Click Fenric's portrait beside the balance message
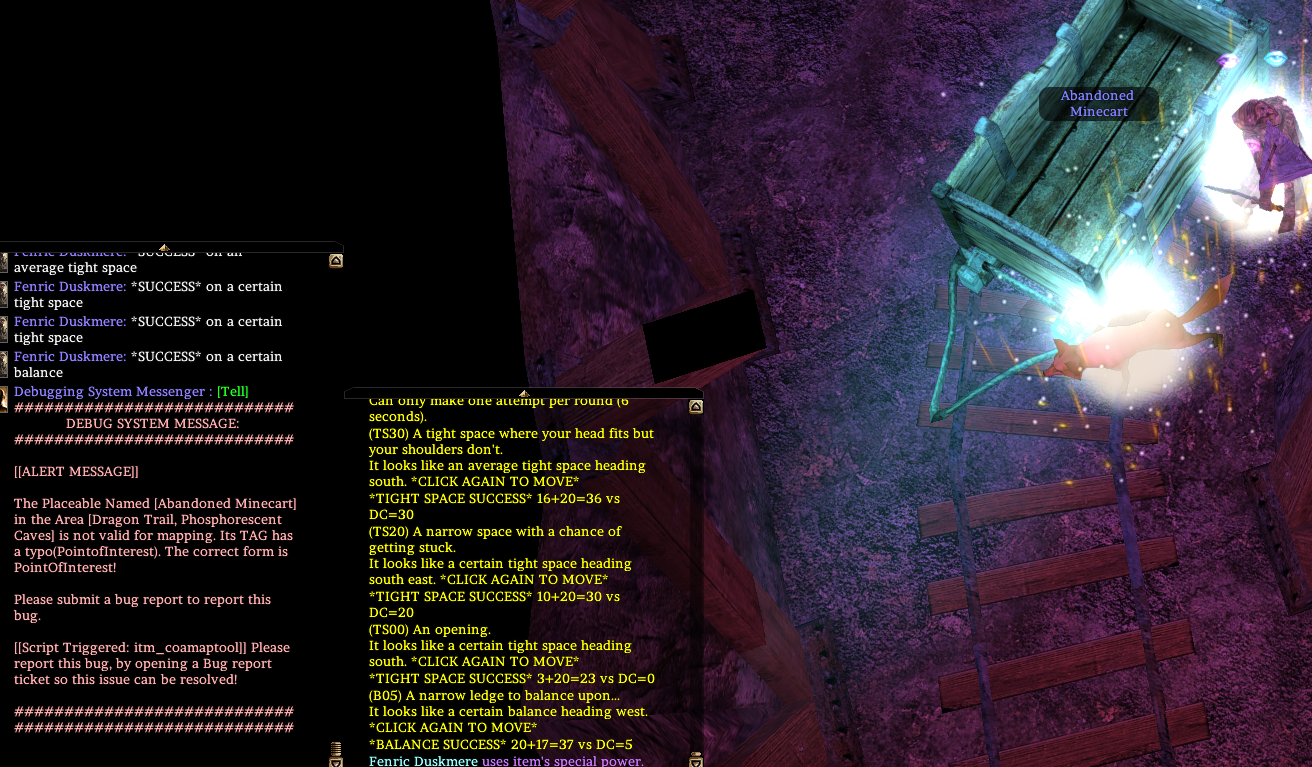1312x767 pixels. [x=5, y=366]
